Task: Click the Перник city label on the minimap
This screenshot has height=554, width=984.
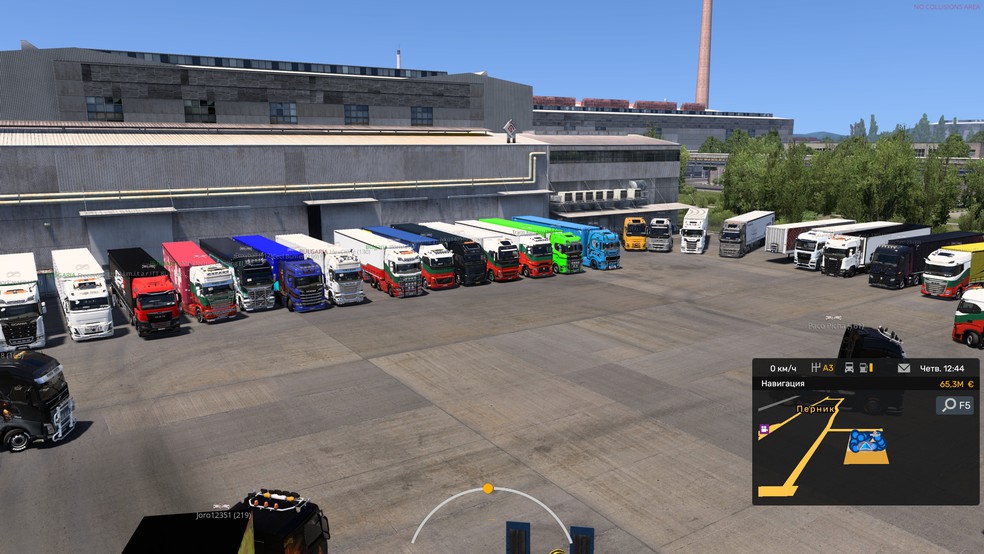Action: 816,409
